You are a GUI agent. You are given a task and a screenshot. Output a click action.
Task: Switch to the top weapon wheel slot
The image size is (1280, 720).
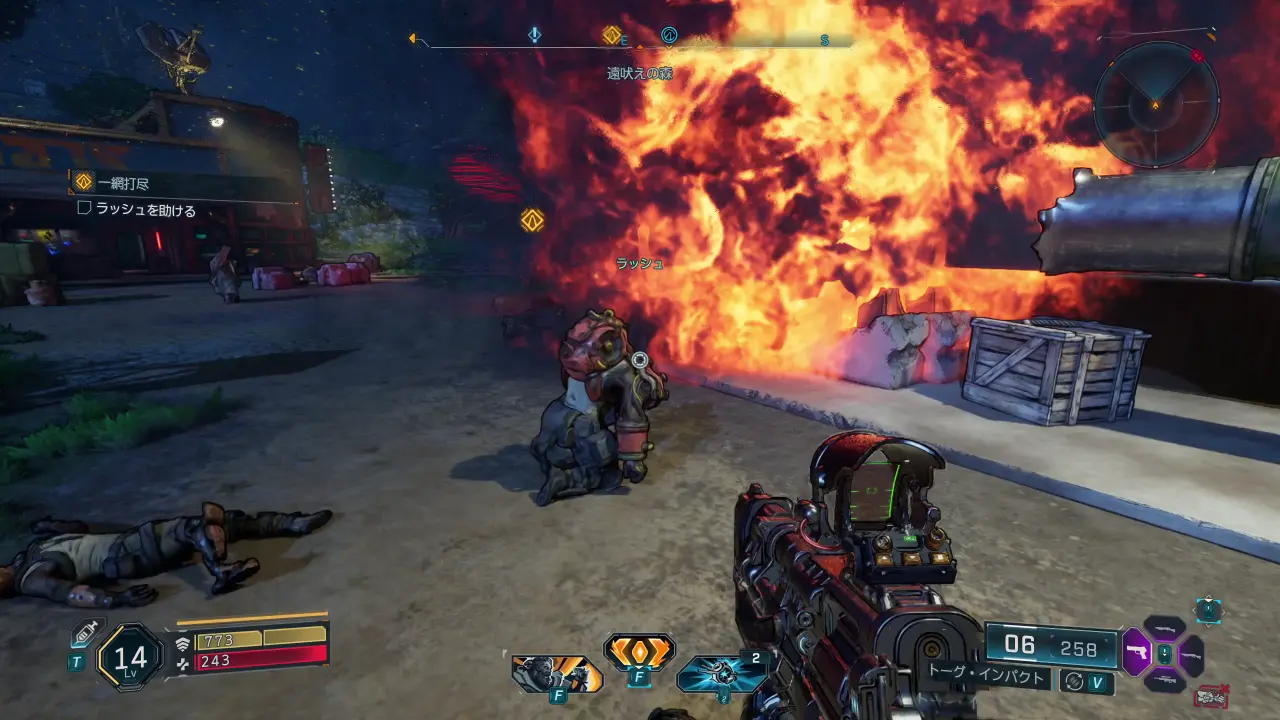(1164, 628)
